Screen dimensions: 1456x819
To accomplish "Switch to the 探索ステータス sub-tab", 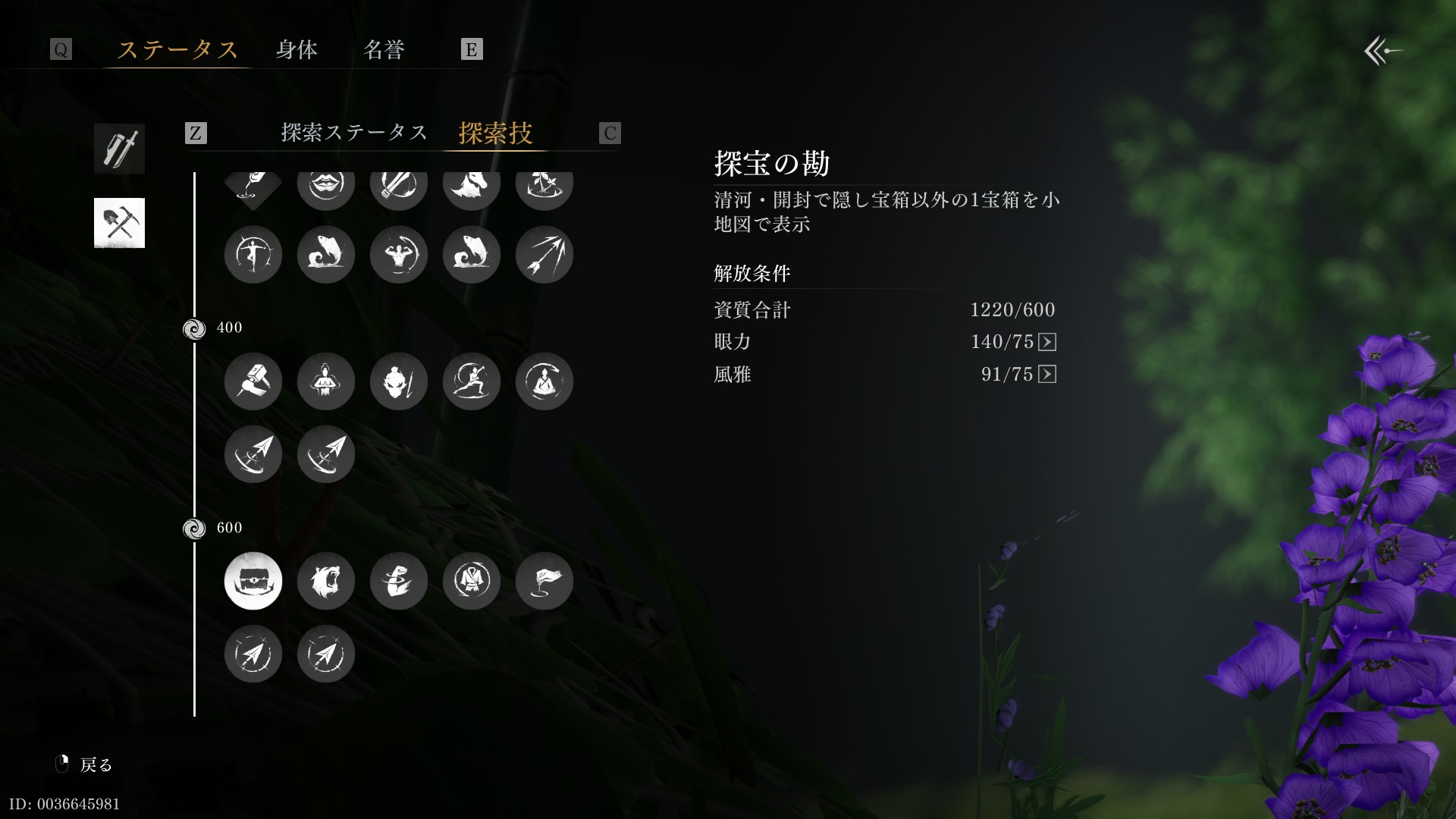I will (x=354, y=133).
